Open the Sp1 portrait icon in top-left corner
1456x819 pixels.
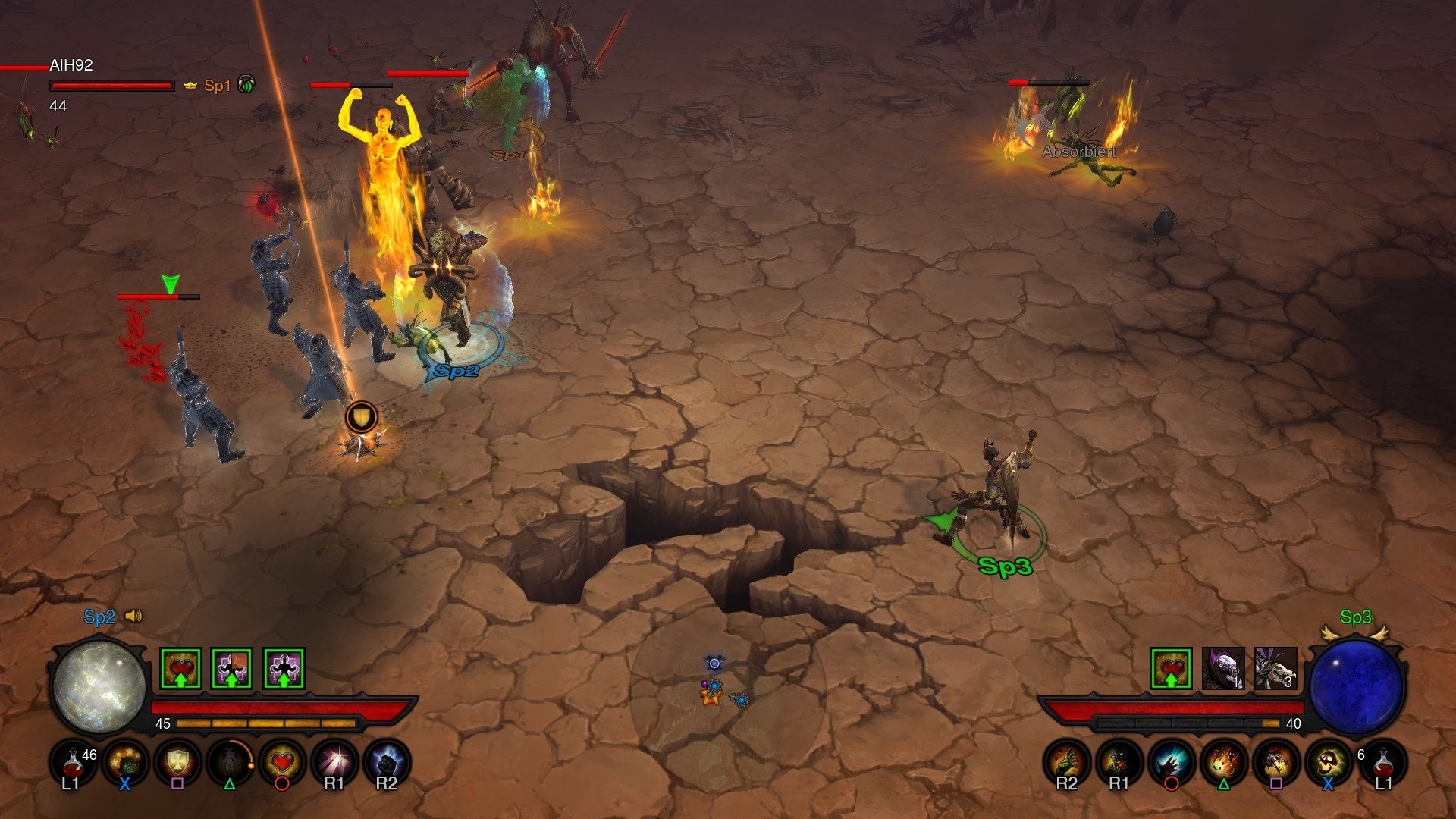[246, 85]
